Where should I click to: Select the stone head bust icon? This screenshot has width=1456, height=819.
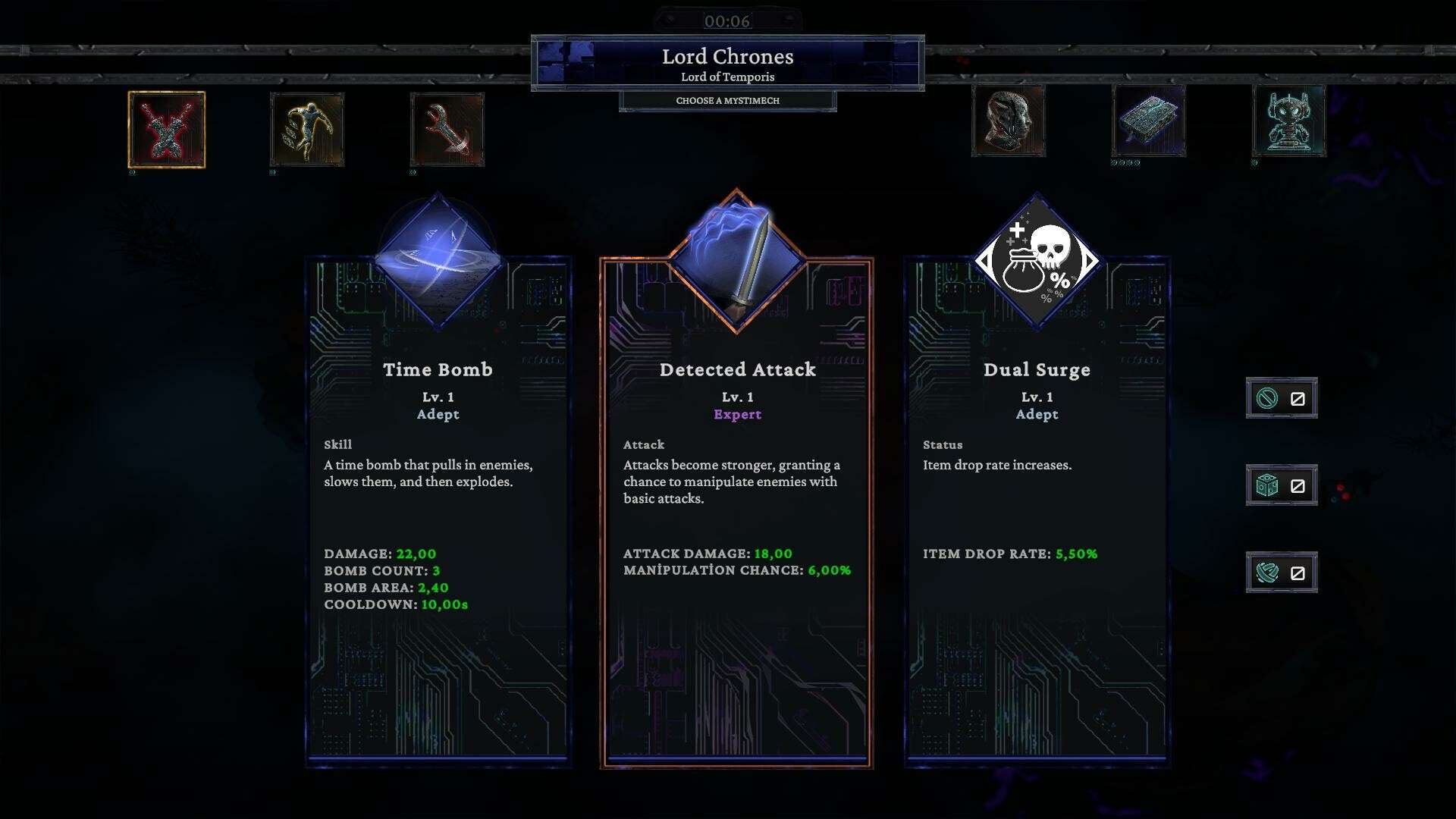1009,121
